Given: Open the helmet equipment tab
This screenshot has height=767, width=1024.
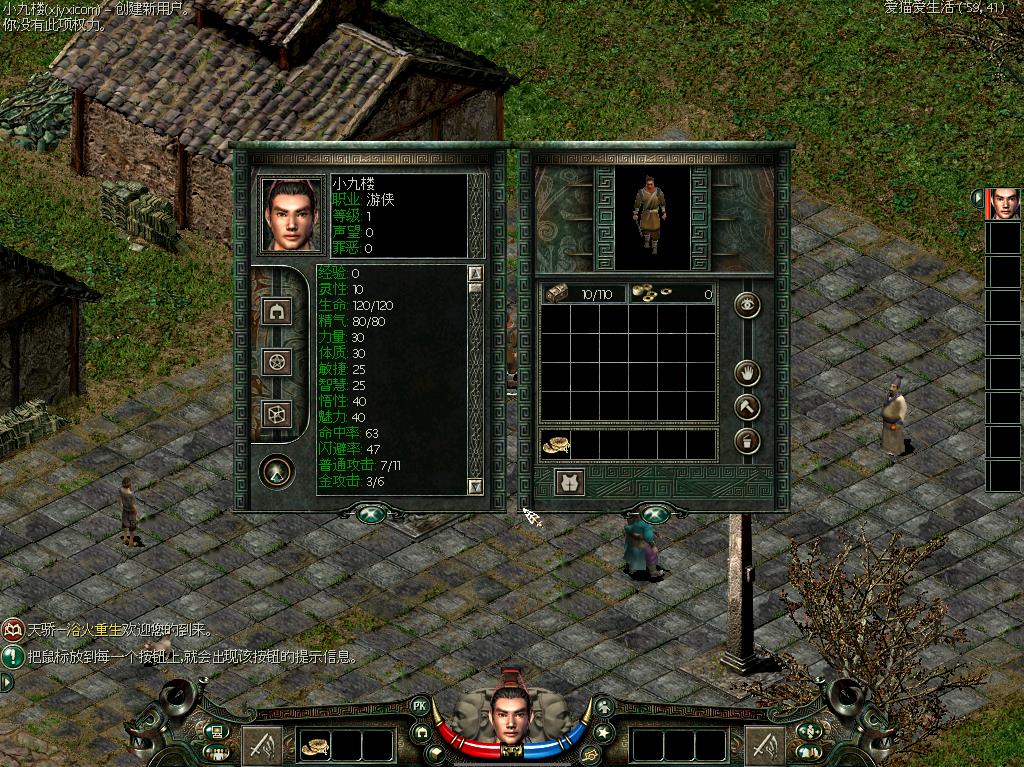Looking at the screenshot, I should pyautogui.click(x=277, y=310).
